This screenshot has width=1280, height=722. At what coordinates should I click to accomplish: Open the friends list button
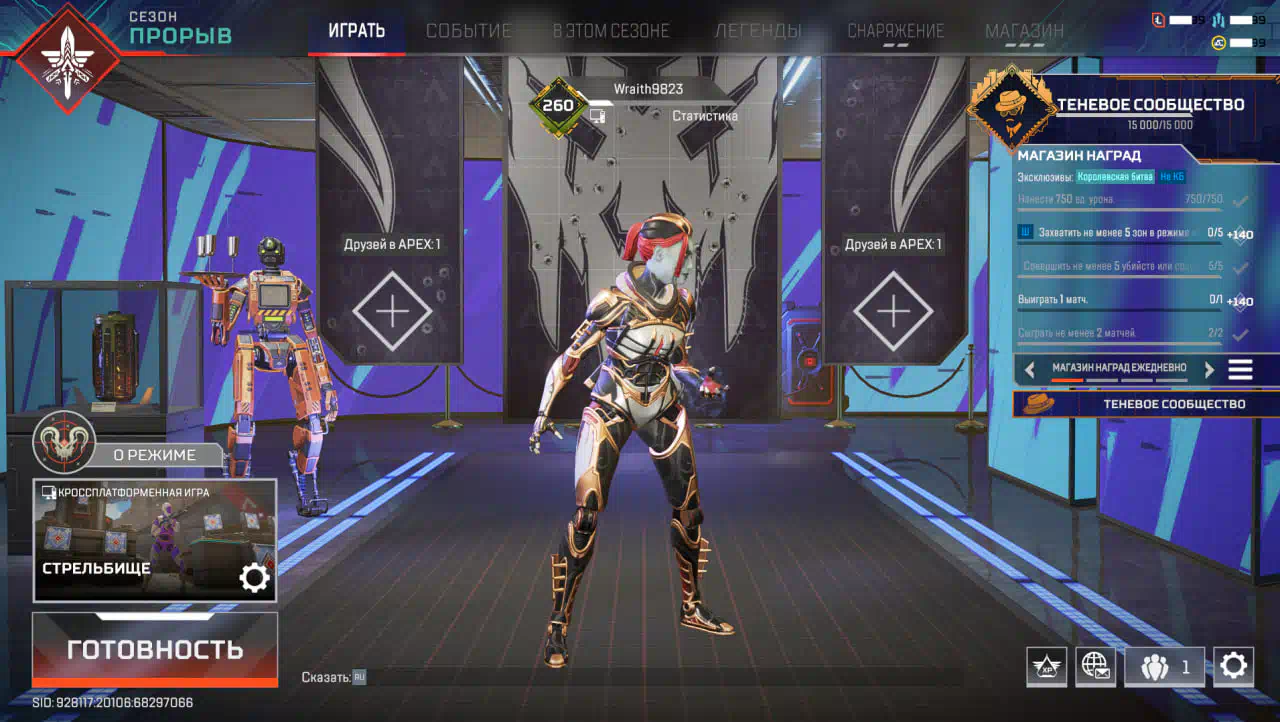tap(1163, 666)
